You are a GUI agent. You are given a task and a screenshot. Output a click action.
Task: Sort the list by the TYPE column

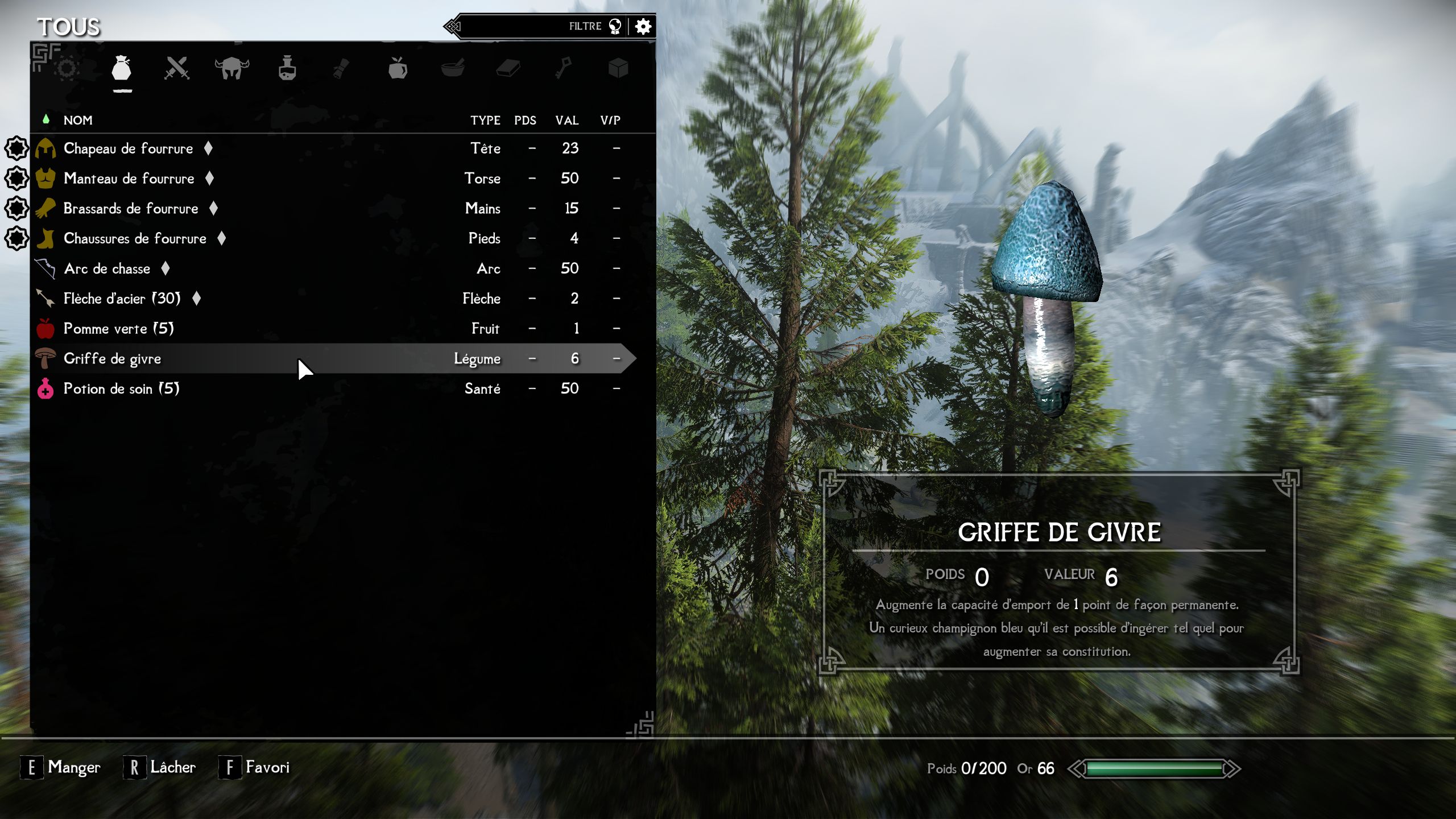[x=485, y=120]
